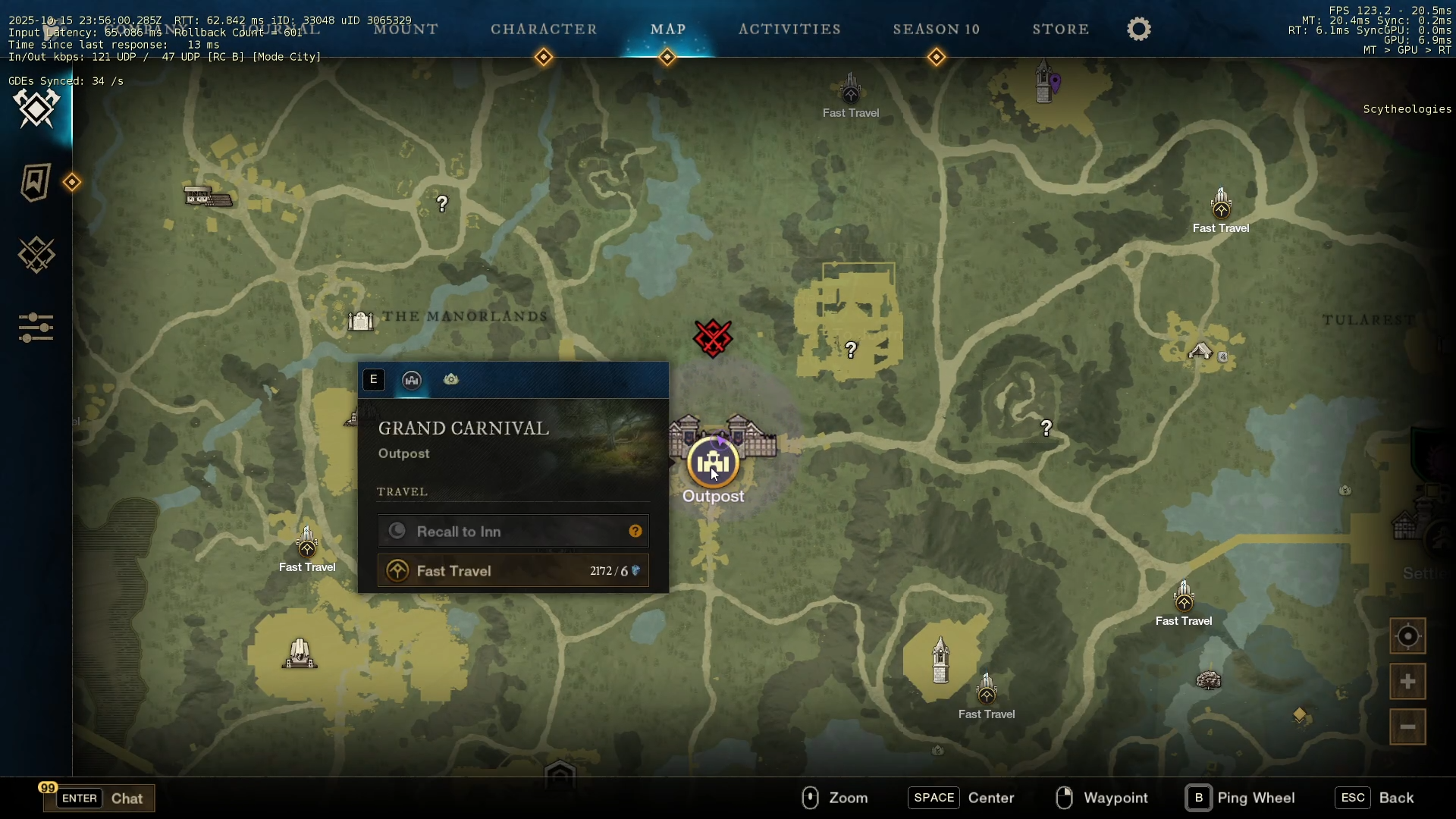The height and width of the screenshot is (819, 1456).
Task: Click The Manorlands settlement icon
Action: click(361, 321)
